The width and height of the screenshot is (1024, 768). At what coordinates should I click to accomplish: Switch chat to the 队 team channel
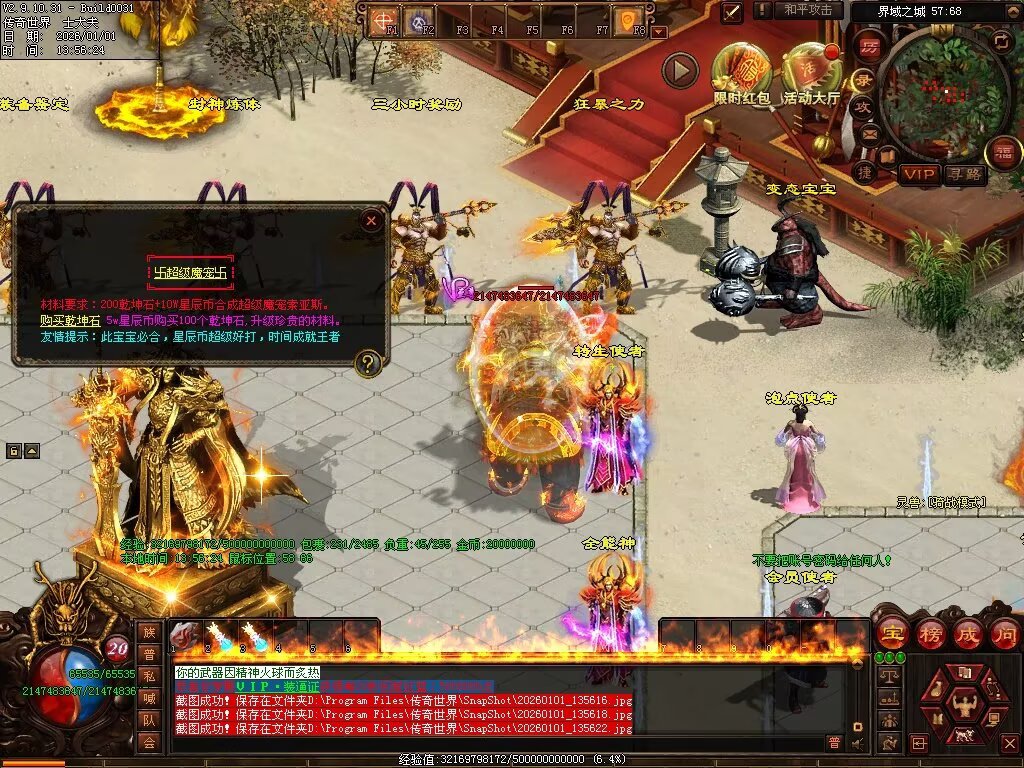(149, 719)
